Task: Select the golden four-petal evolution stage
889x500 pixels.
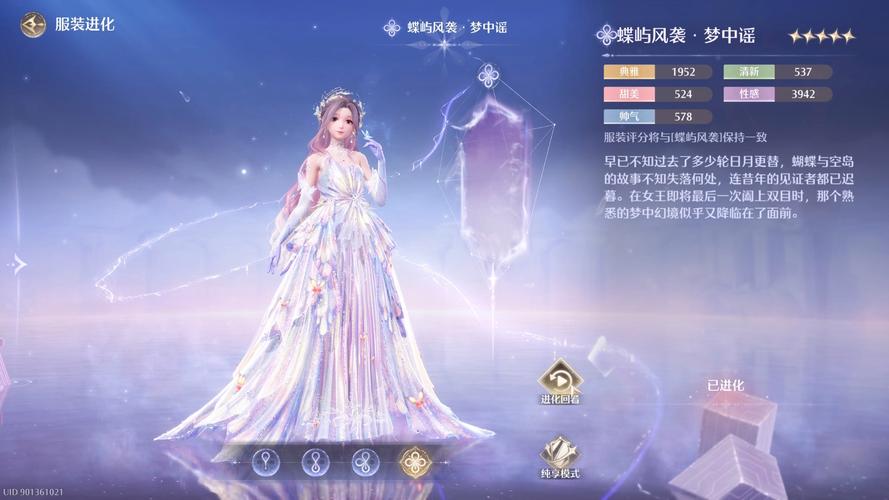Action: pyautogui.click(x=414, y=462)
